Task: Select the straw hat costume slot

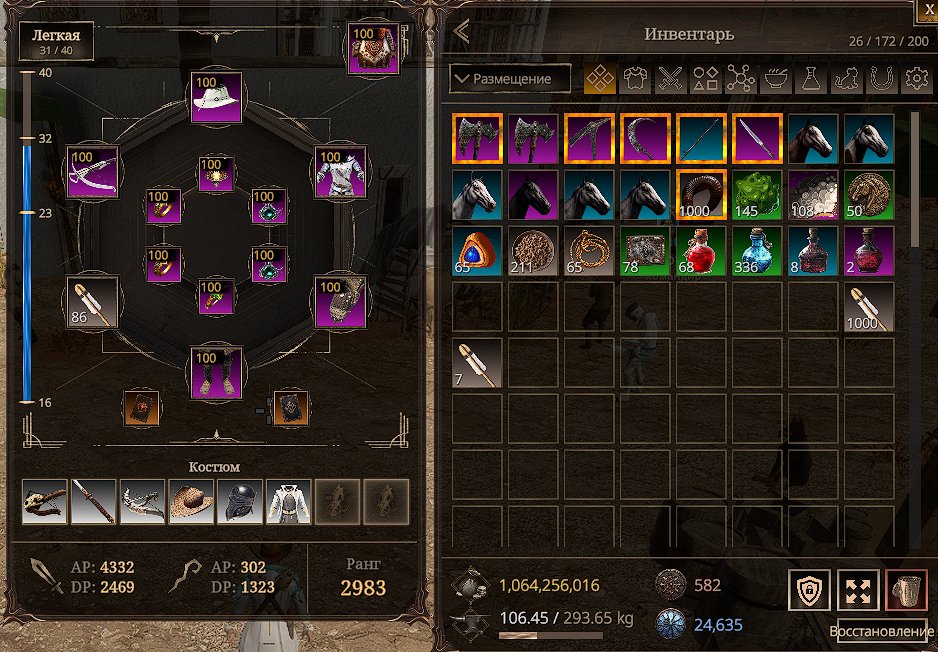Action: point(191,502)
